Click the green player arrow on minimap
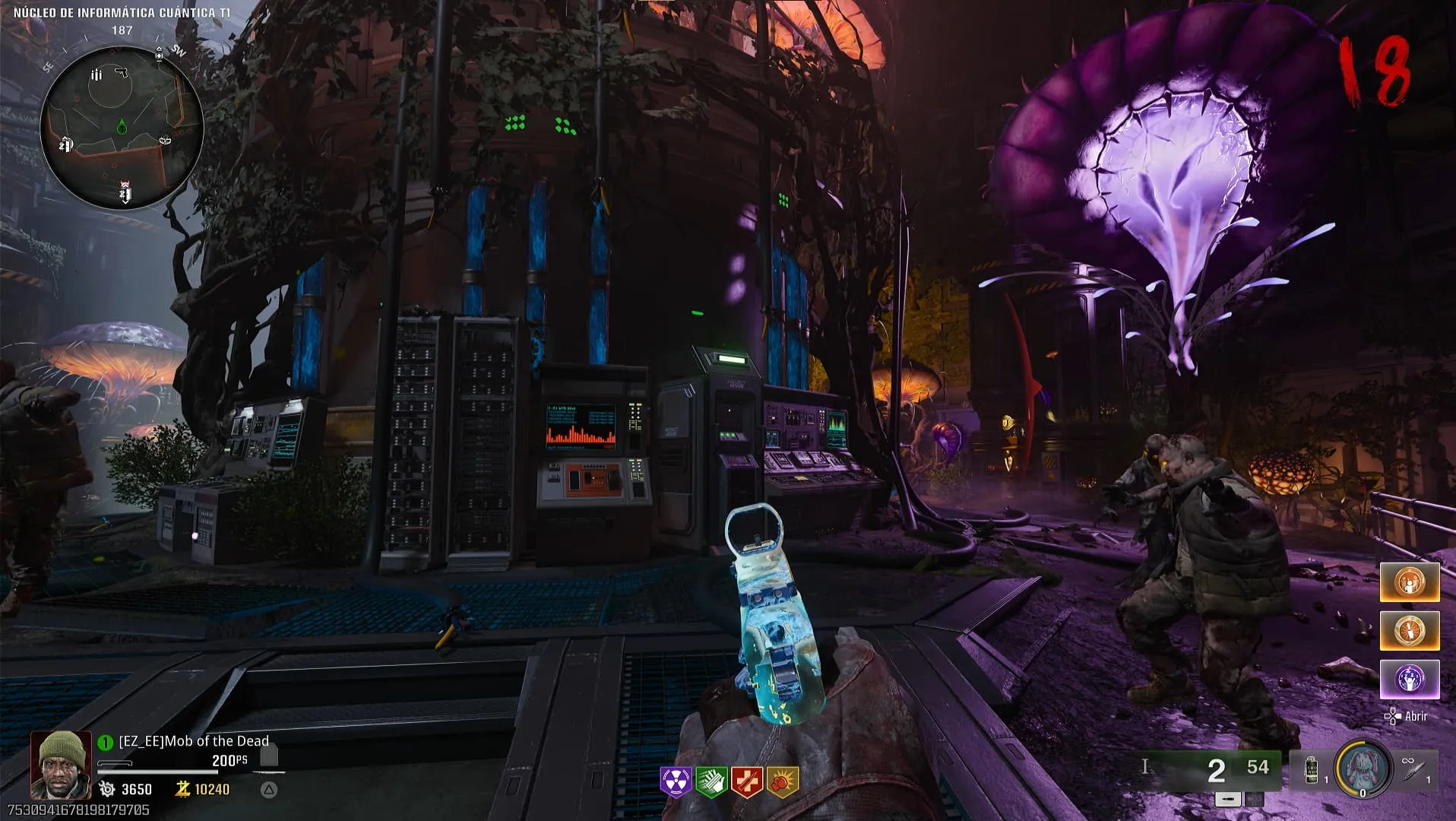 pos(122,127)
